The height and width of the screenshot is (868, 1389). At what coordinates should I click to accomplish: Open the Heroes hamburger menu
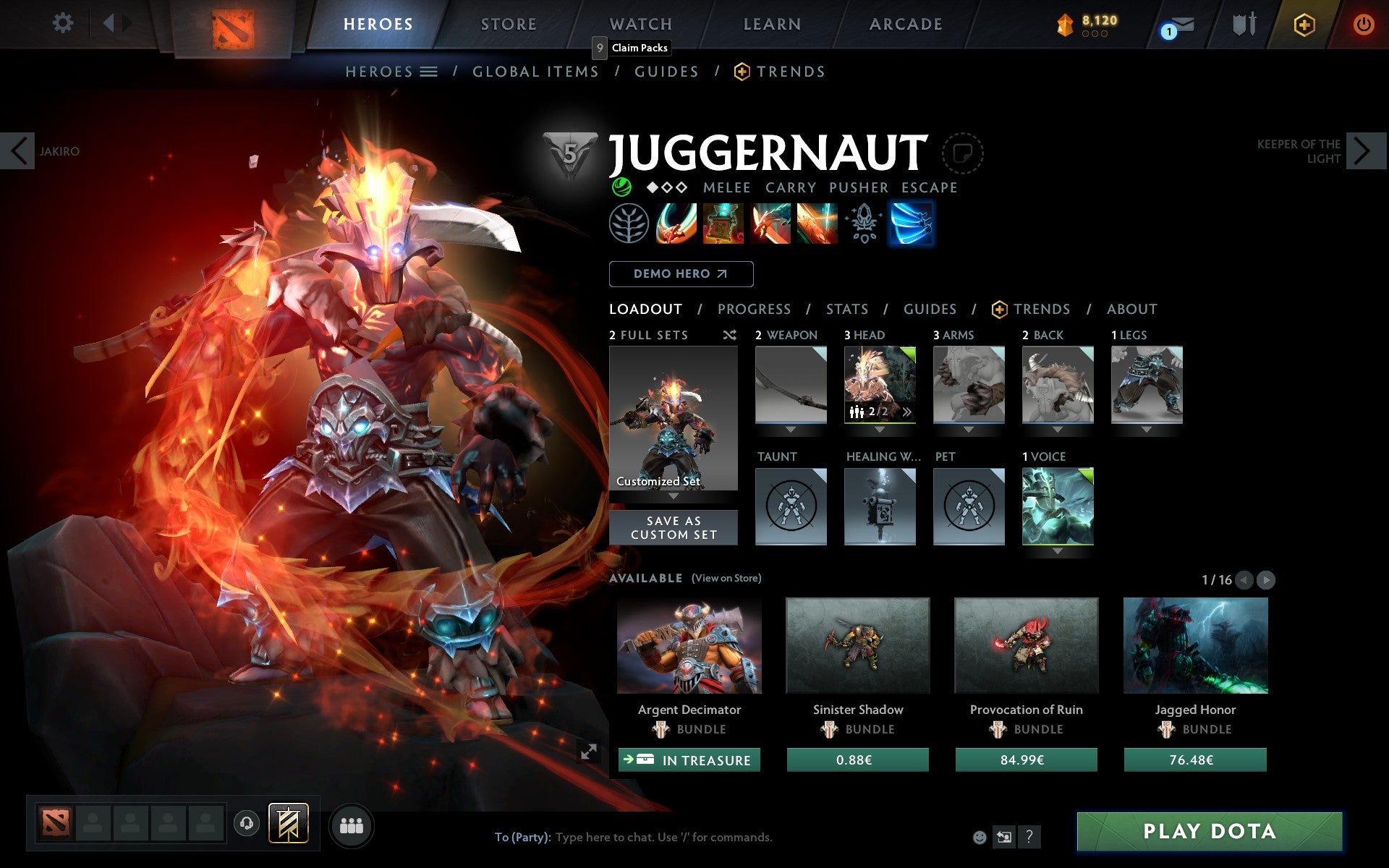tap(430, 71)
